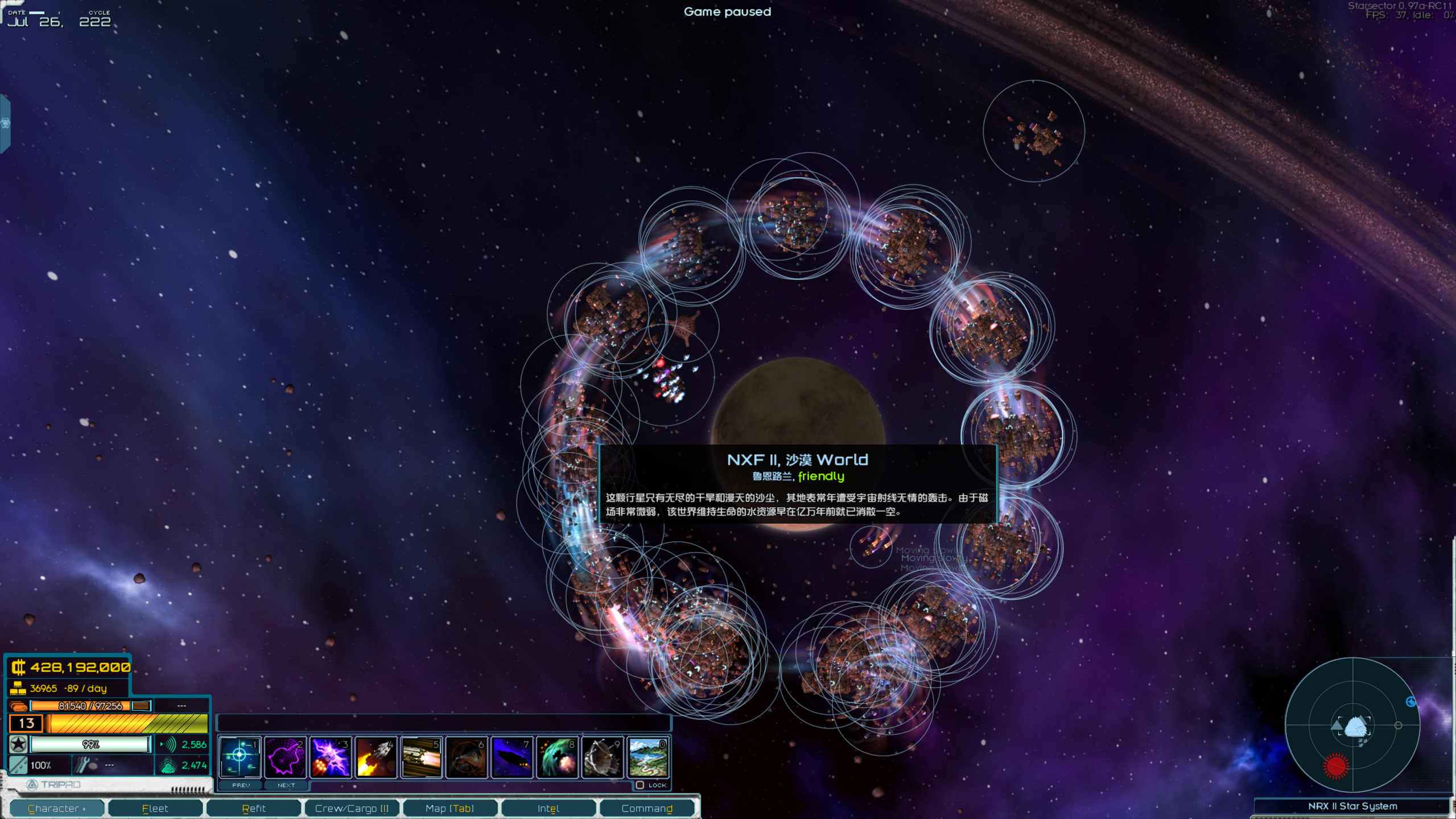
Task: Open the Character screen
Action: tap(57, 808)
